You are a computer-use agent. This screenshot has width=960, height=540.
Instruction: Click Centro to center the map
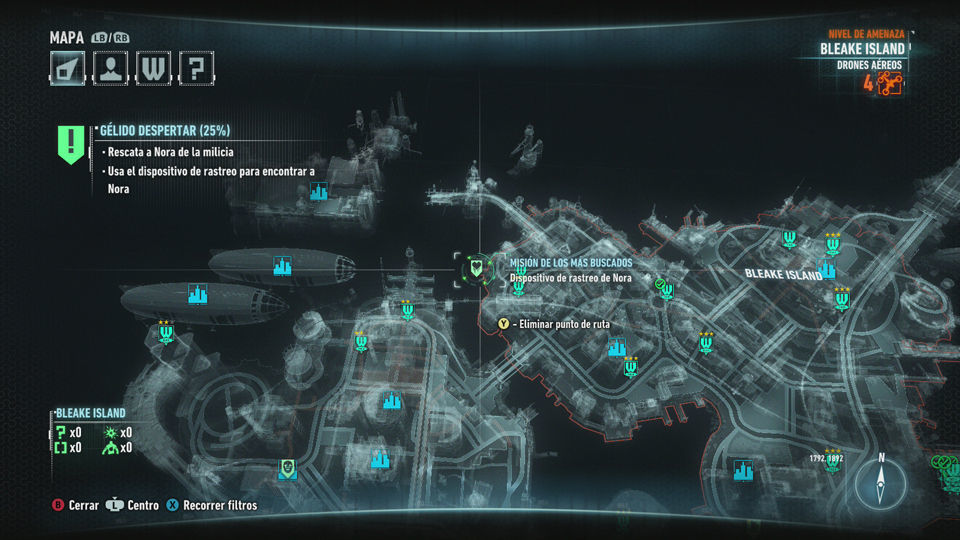pos(133,506)
